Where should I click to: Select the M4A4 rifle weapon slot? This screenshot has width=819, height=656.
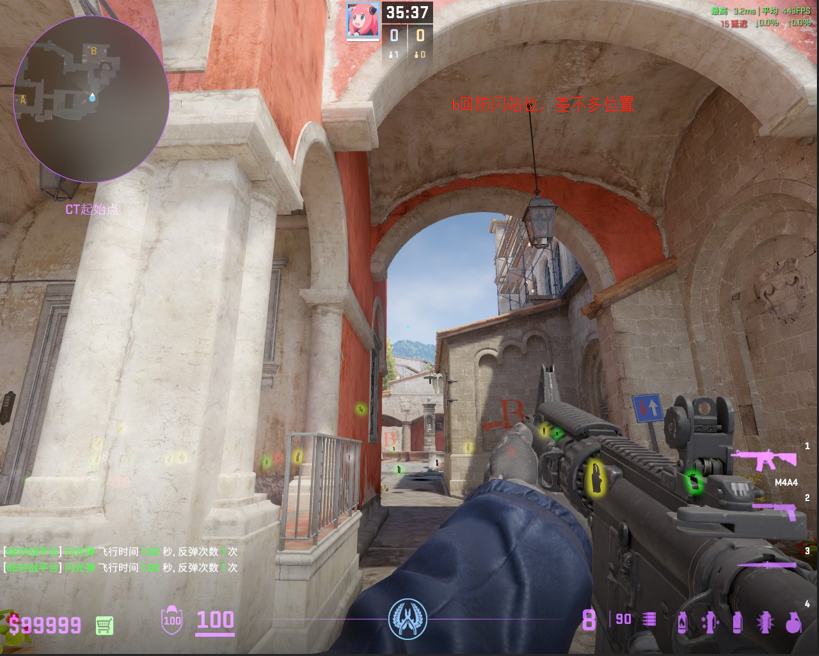763,460
